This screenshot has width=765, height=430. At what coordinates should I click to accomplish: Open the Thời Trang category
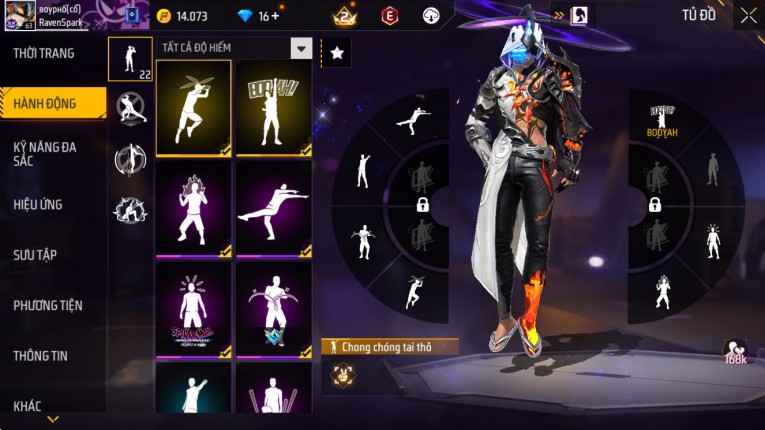pyautogui.click(x=45, y=53)
